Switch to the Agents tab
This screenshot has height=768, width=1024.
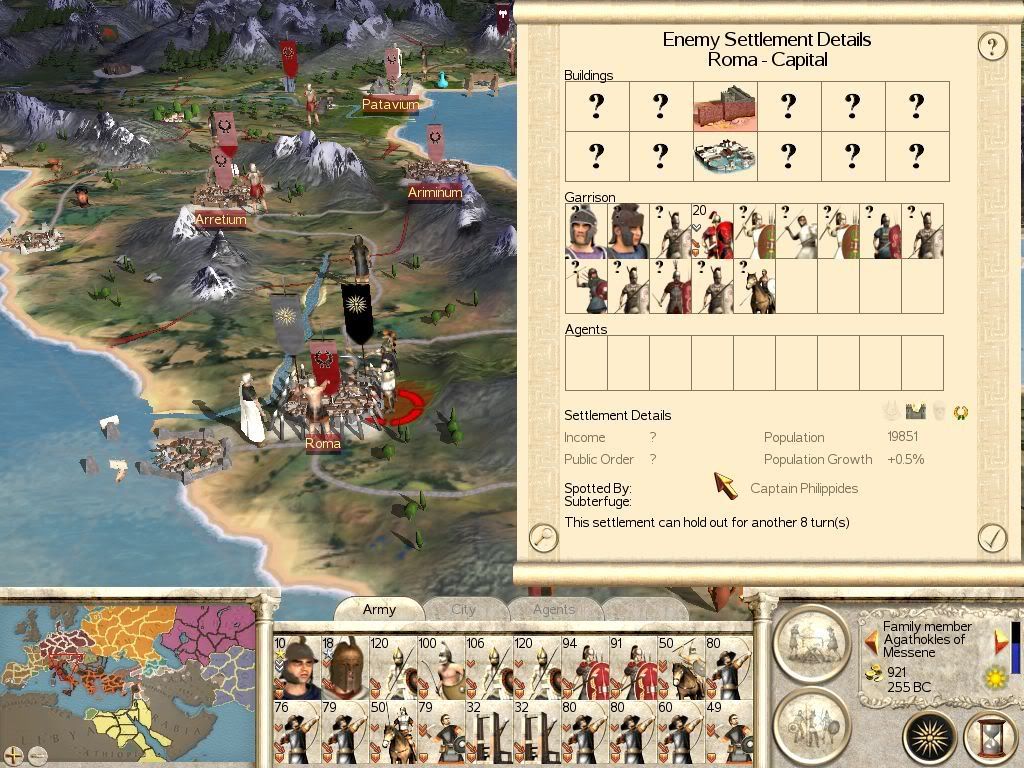tap(553, 609)
